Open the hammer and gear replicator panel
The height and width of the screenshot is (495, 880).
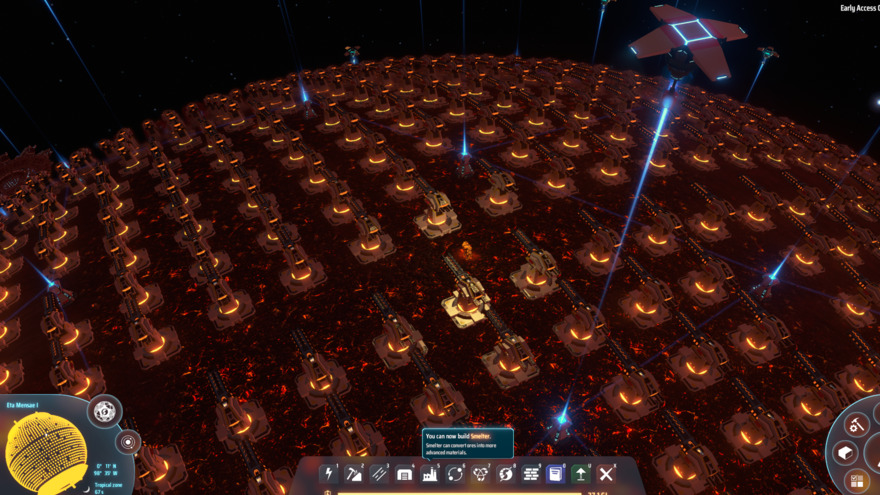coord(857,425)
